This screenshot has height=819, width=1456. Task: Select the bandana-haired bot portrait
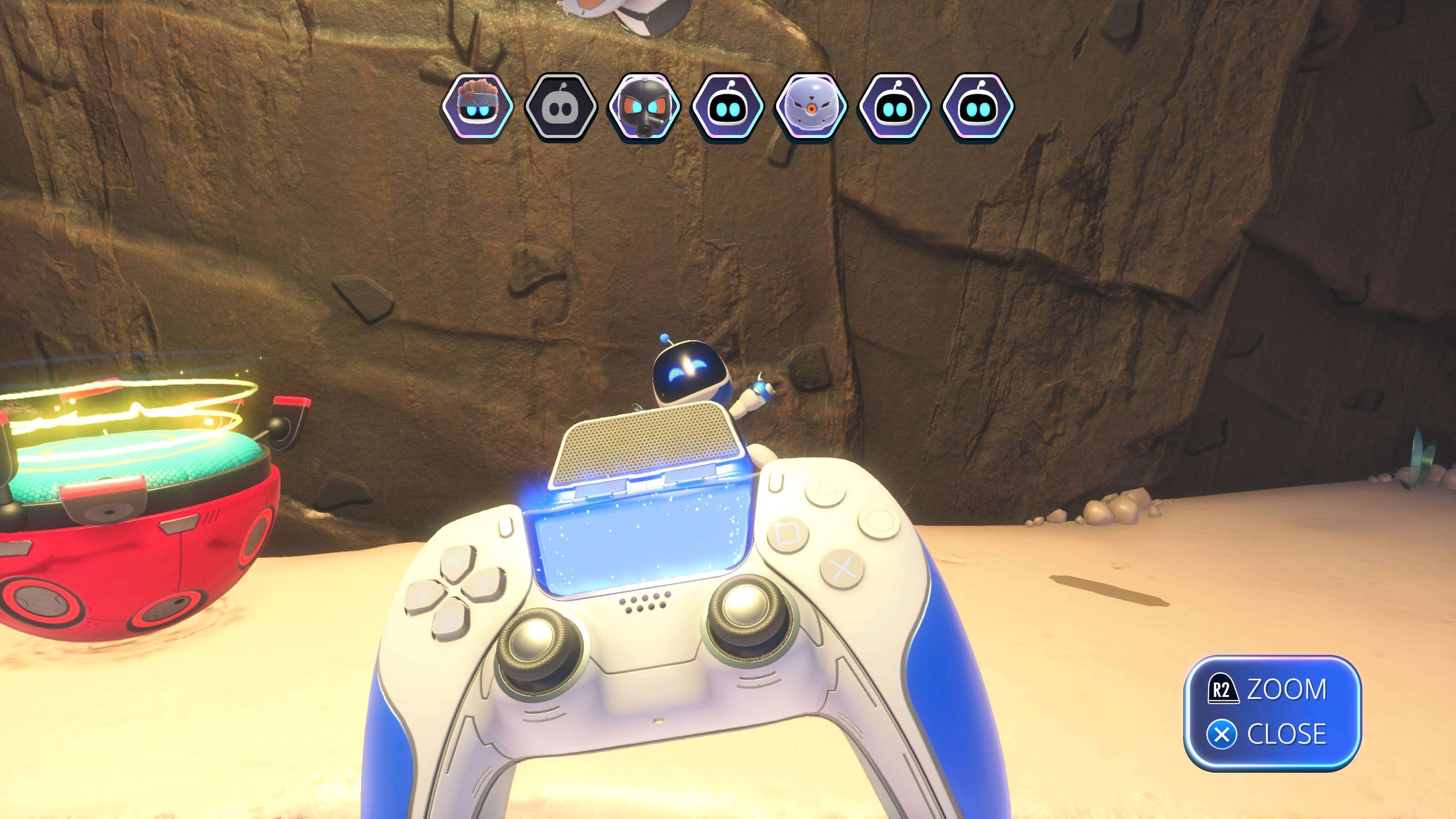pos(479,107)
